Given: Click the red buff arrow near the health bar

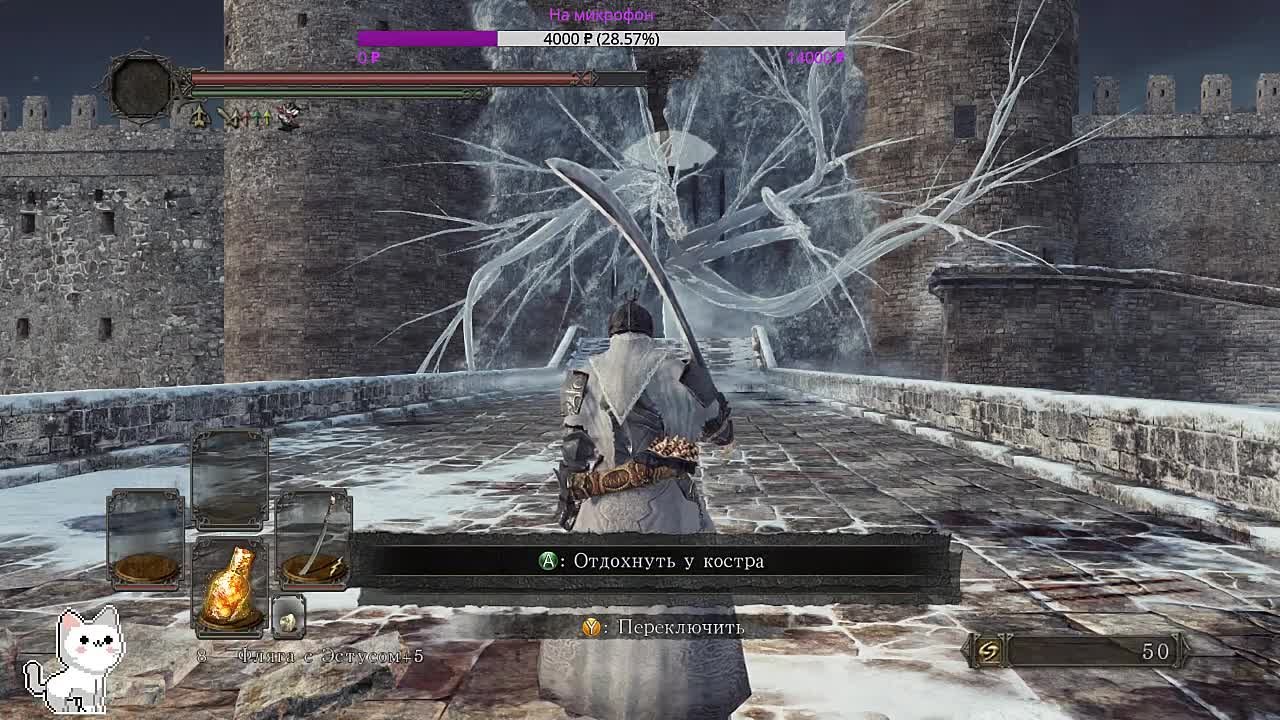Looking at the screenshot, I should (247, 117).
